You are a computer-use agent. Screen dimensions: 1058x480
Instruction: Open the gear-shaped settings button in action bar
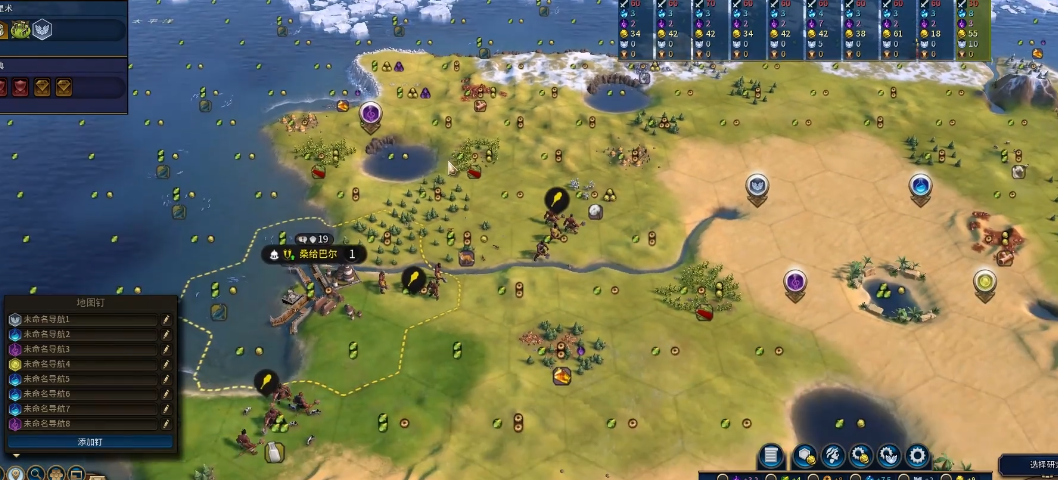917,456
